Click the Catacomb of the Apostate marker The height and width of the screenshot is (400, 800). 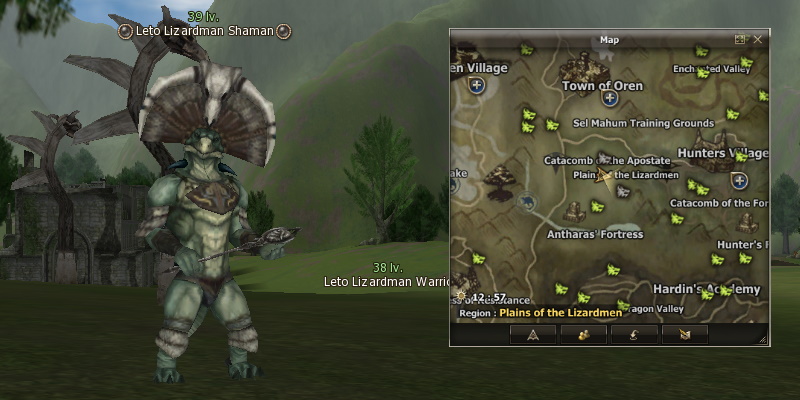603,158
